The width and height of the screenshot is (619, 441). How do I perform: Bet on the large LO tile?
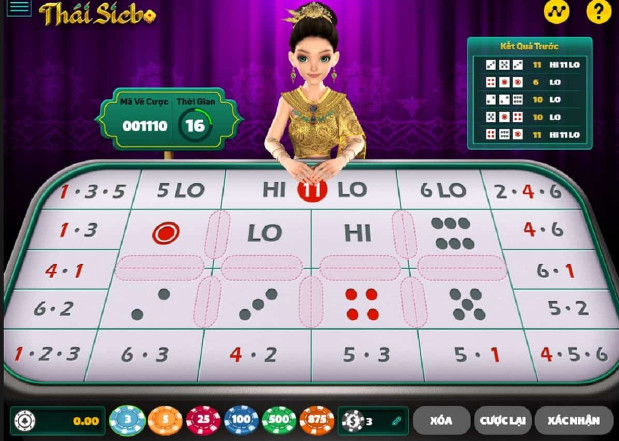pyautogui.click(x=264, y=233)
